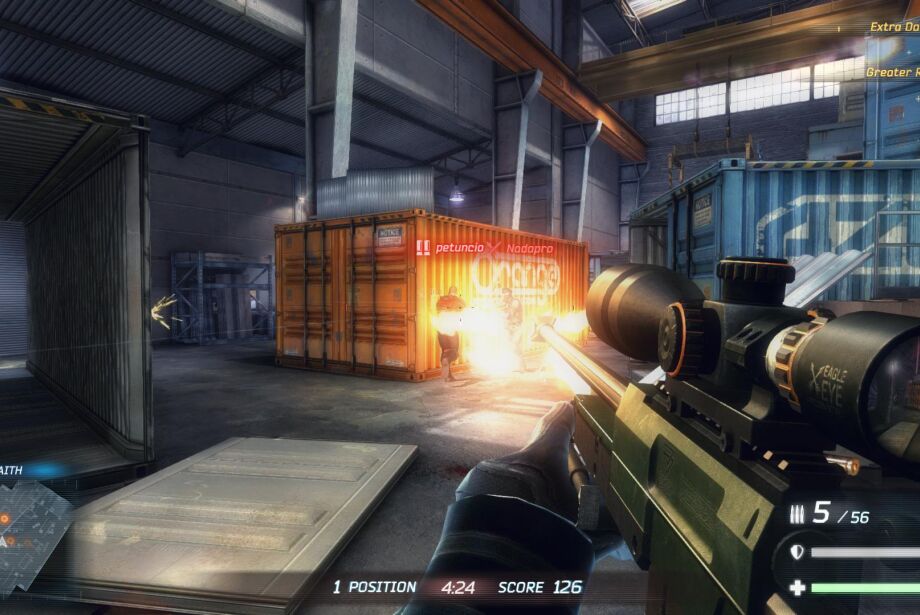Open the minimap of the warehouse
Image resolution: width=920 pixels, height=615 pixels.
(32, 530)
